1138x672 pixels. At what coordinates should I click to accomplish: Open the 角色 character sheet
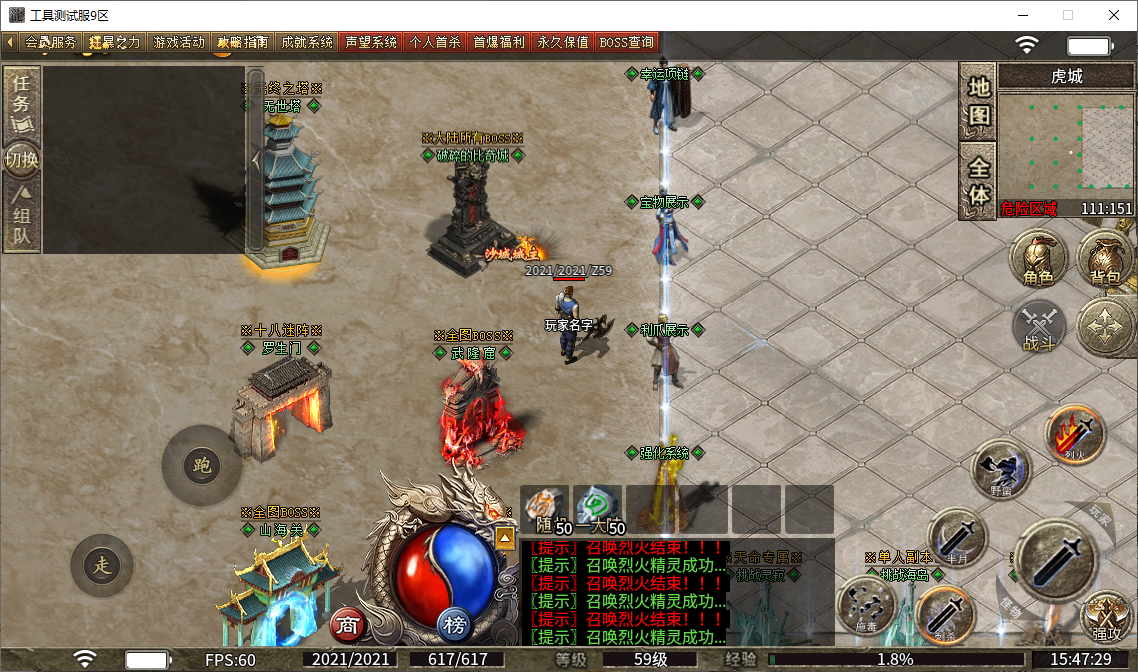(x=1038, y=258)
